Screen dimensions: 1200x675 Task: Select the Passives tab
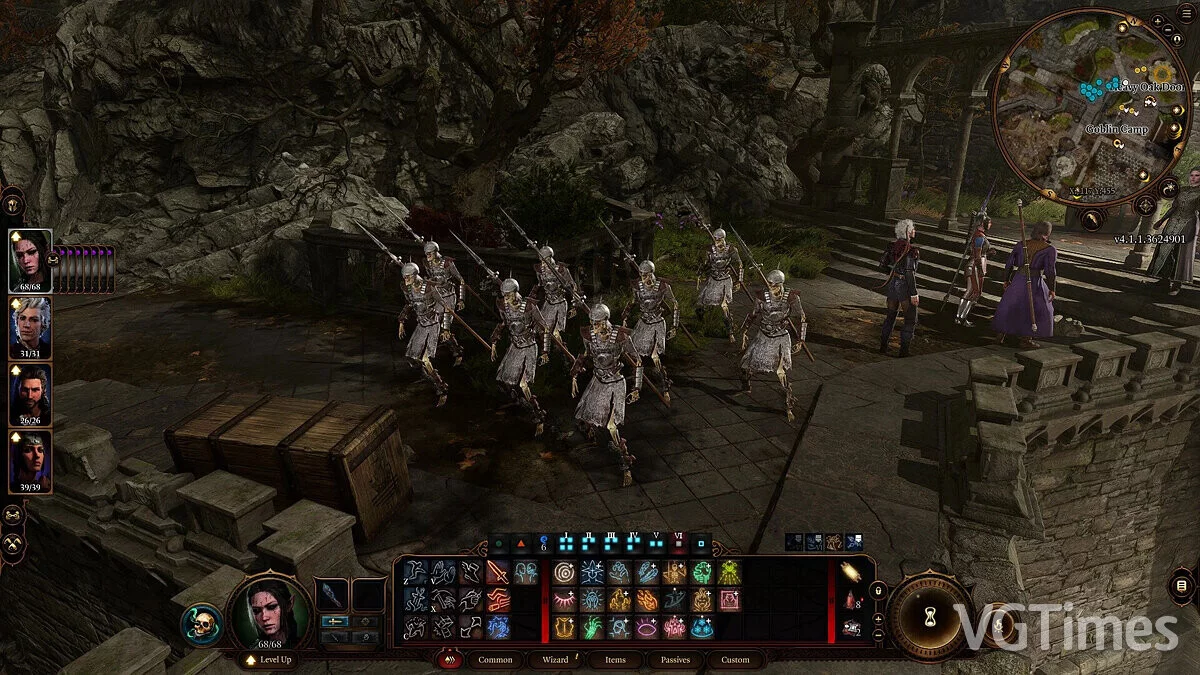tap(676, 660)
